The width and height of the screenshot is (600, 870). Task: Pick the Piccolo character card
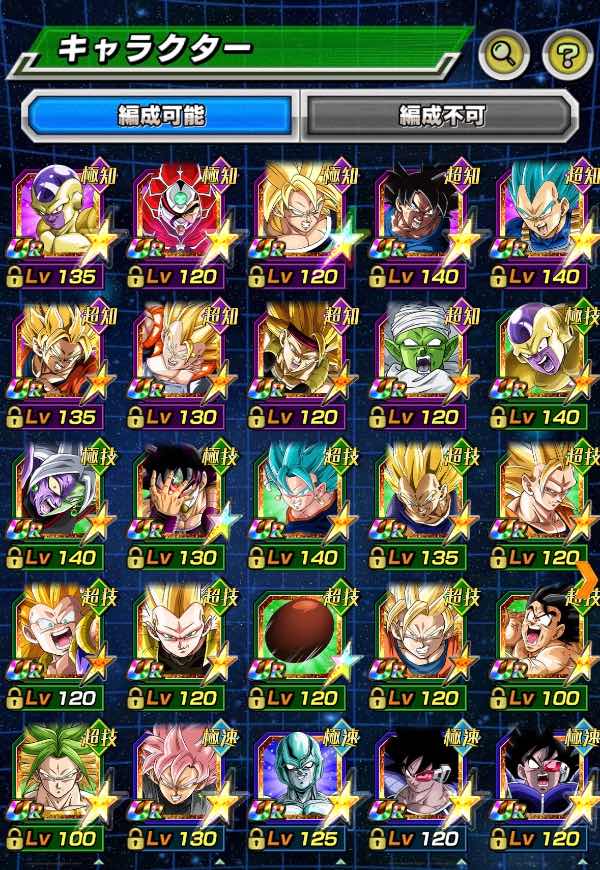pos(420,358)
